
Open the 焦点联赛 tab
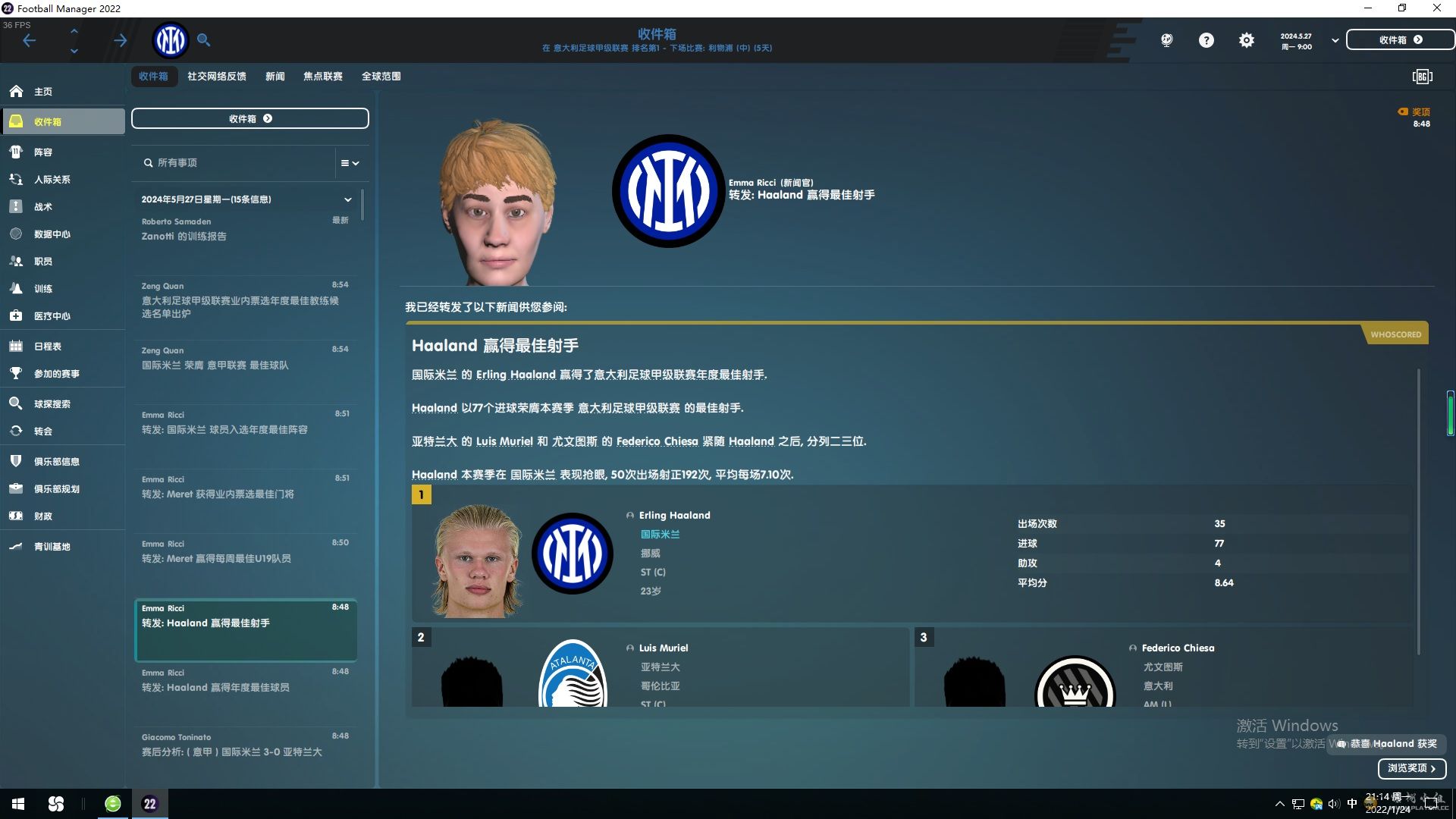coord(322,77)
